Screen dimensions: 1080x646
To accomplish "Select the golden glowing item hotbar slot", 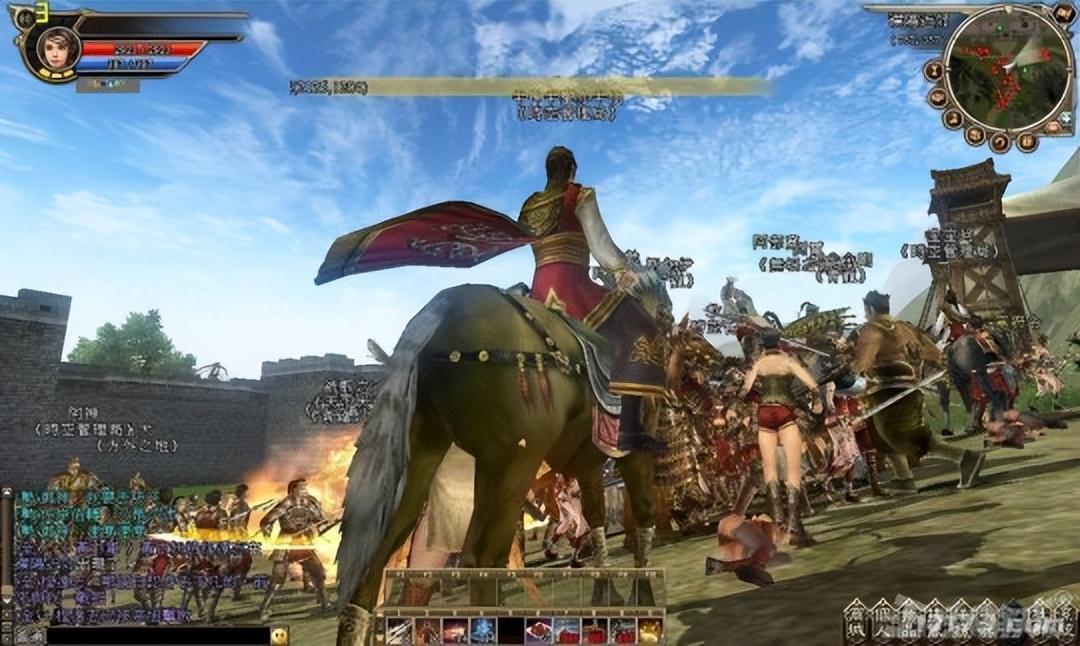I will tap(650, 631).
